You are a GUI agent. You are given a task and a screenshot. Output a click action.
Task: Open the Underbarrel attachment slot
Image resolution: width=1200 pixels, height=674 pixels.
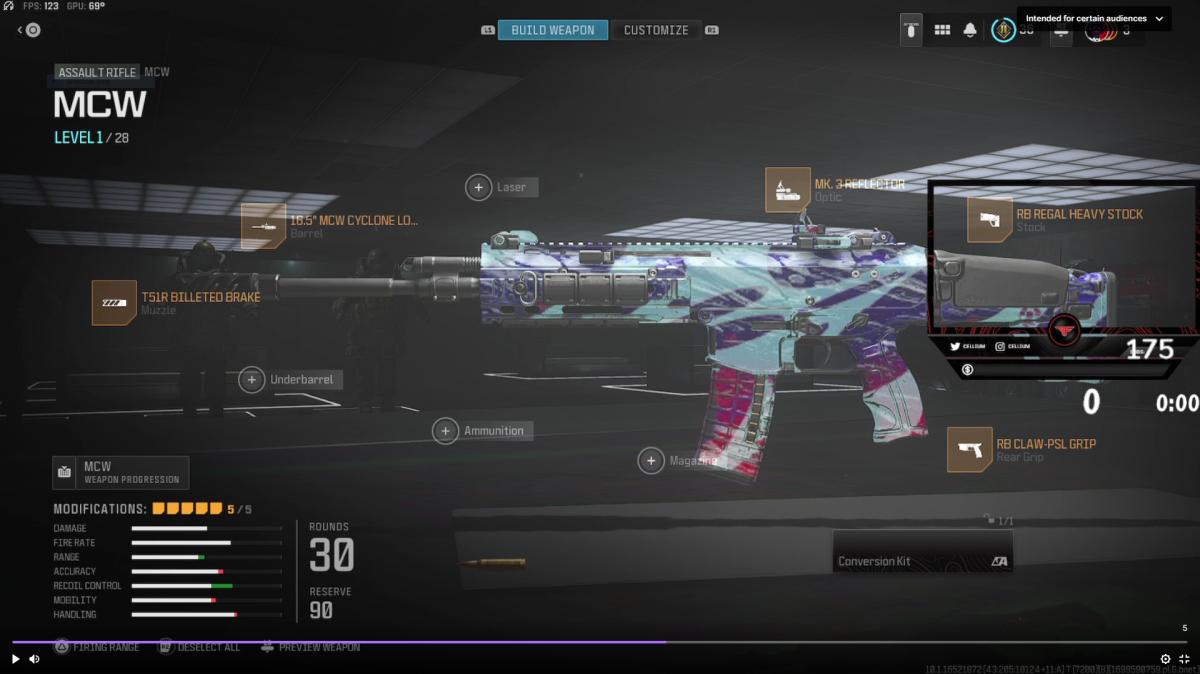[252, 380]
